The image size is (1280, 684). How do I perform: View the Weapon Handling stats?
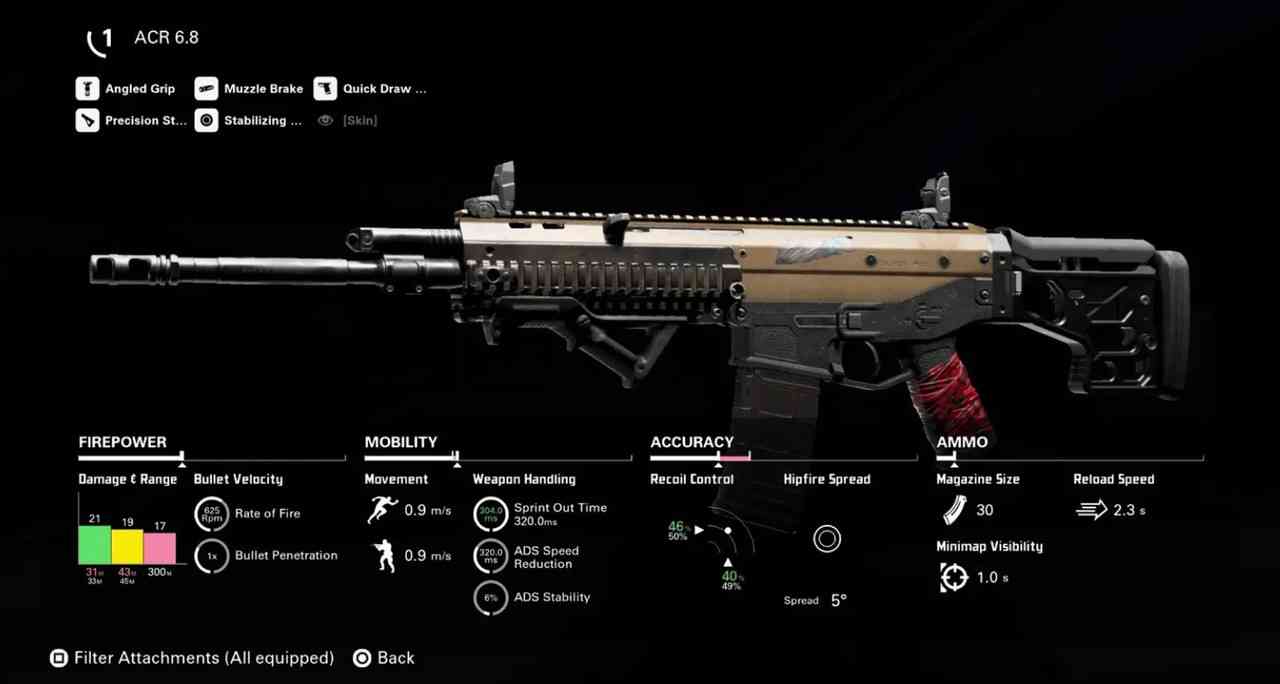click(x=524, y=479)
